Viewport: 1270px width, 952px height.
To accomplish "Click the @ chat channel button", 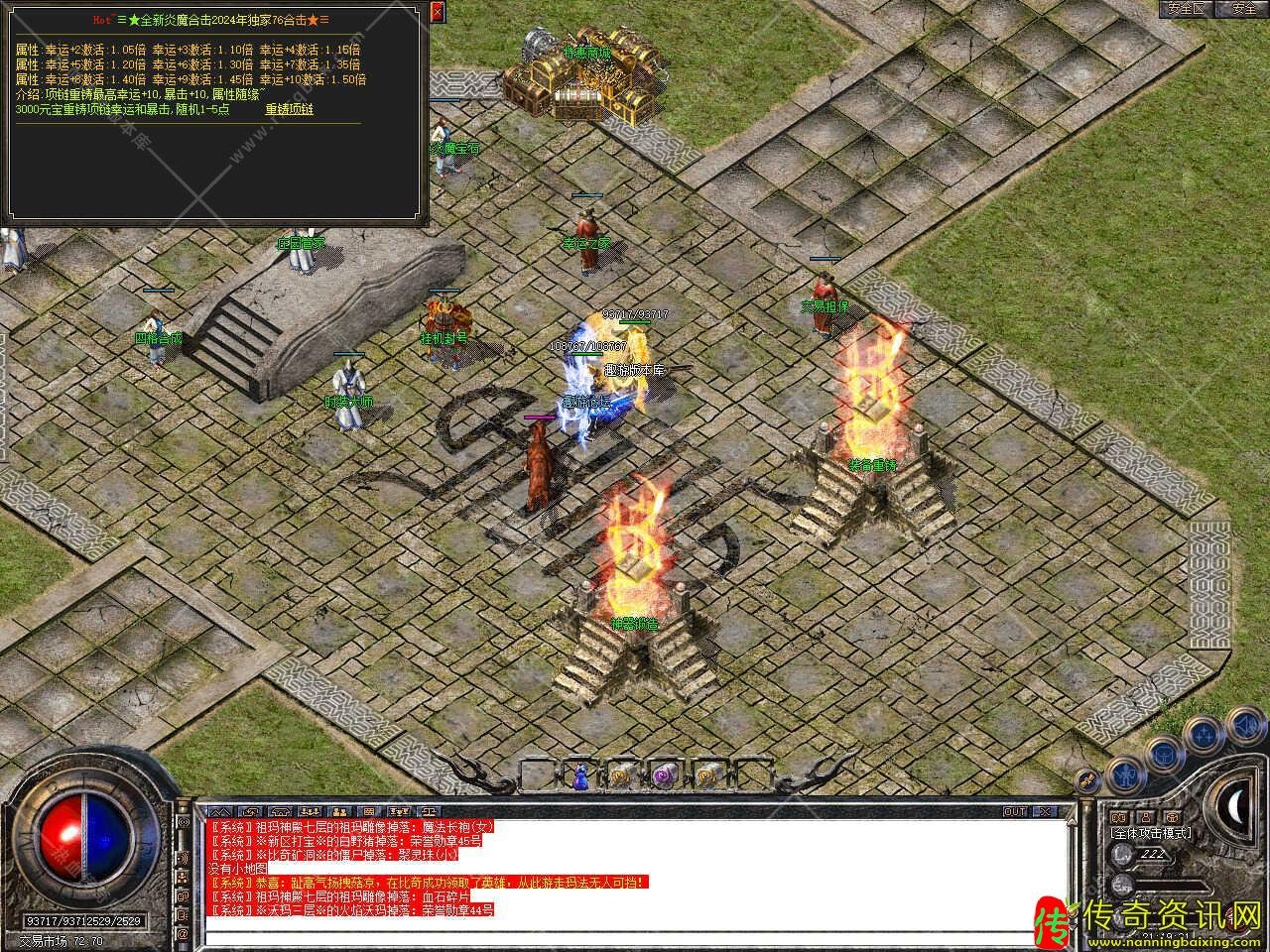I will click(183, 934).
